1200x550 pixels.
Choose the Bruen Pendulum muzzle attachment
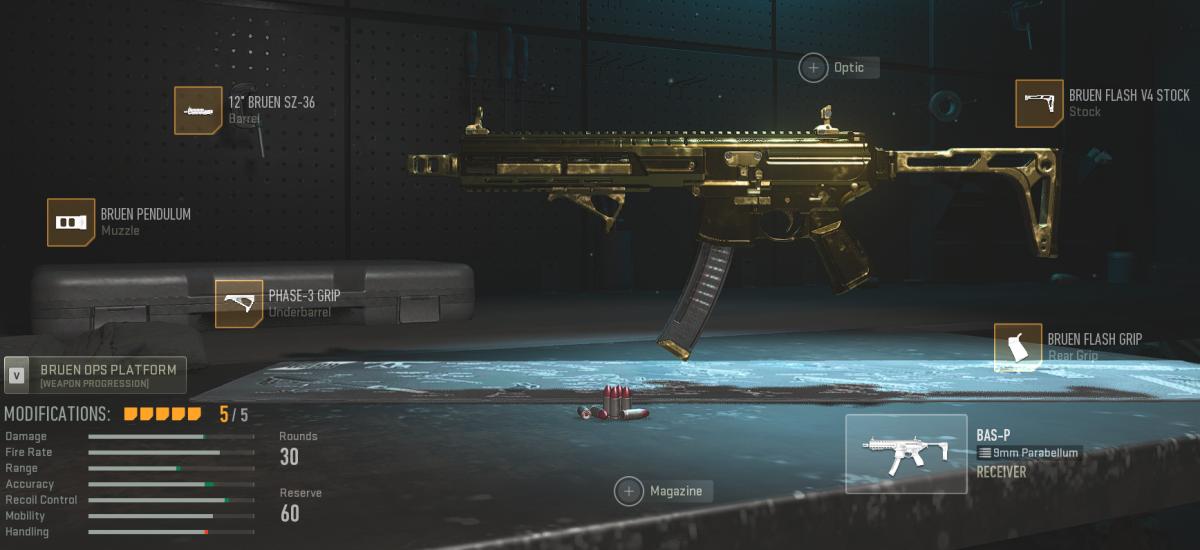(71, 222)
